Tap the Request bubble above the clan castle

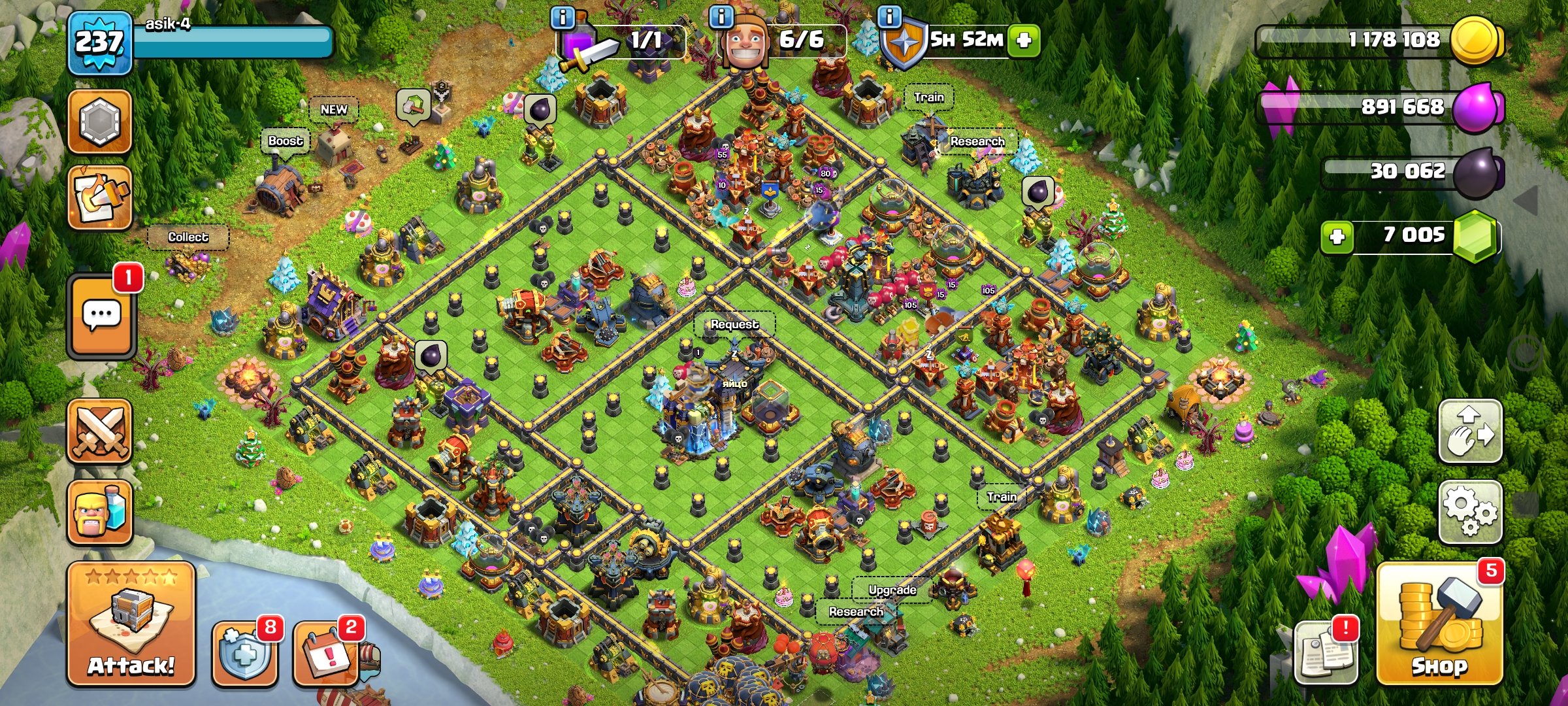click(x=734, y=324)
